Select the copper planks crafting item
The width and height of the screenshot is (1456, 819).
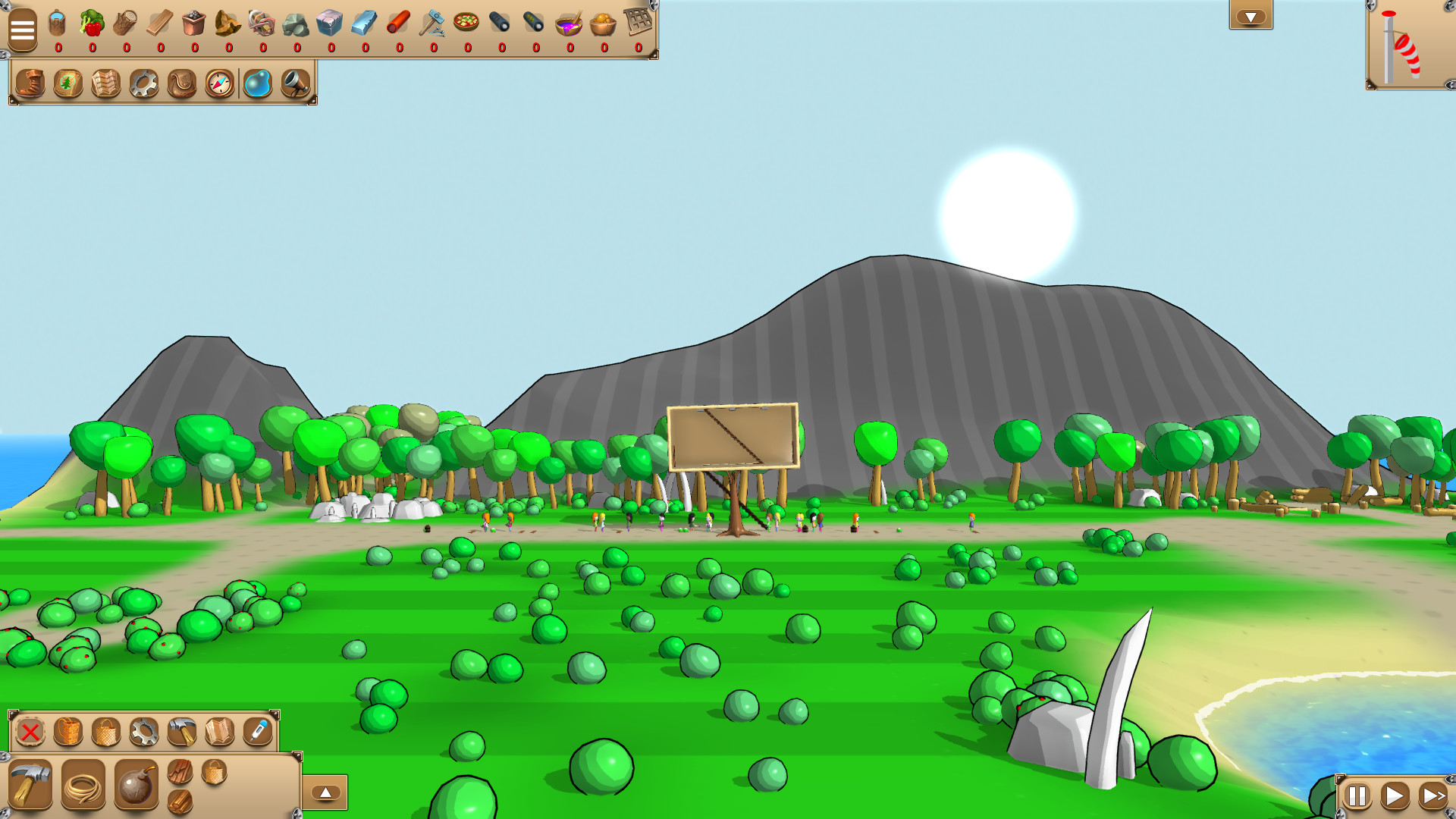[180, 772]
